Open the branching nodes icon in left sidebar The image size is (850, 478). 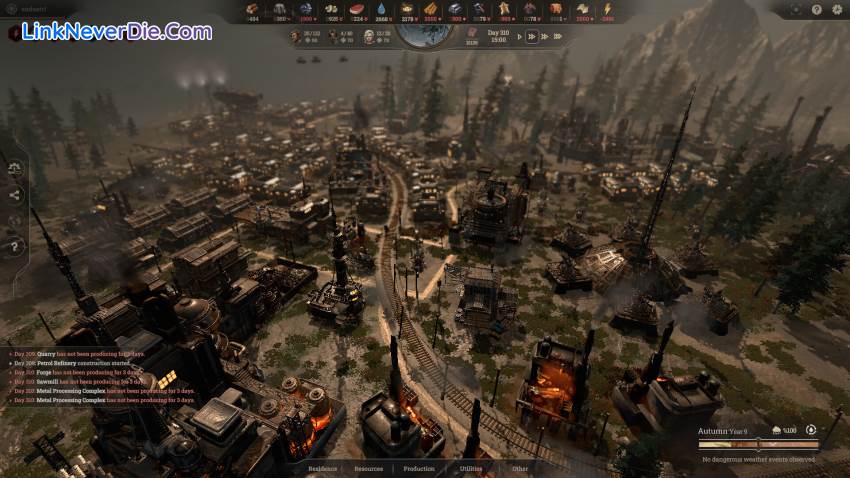tap(15, 196)
